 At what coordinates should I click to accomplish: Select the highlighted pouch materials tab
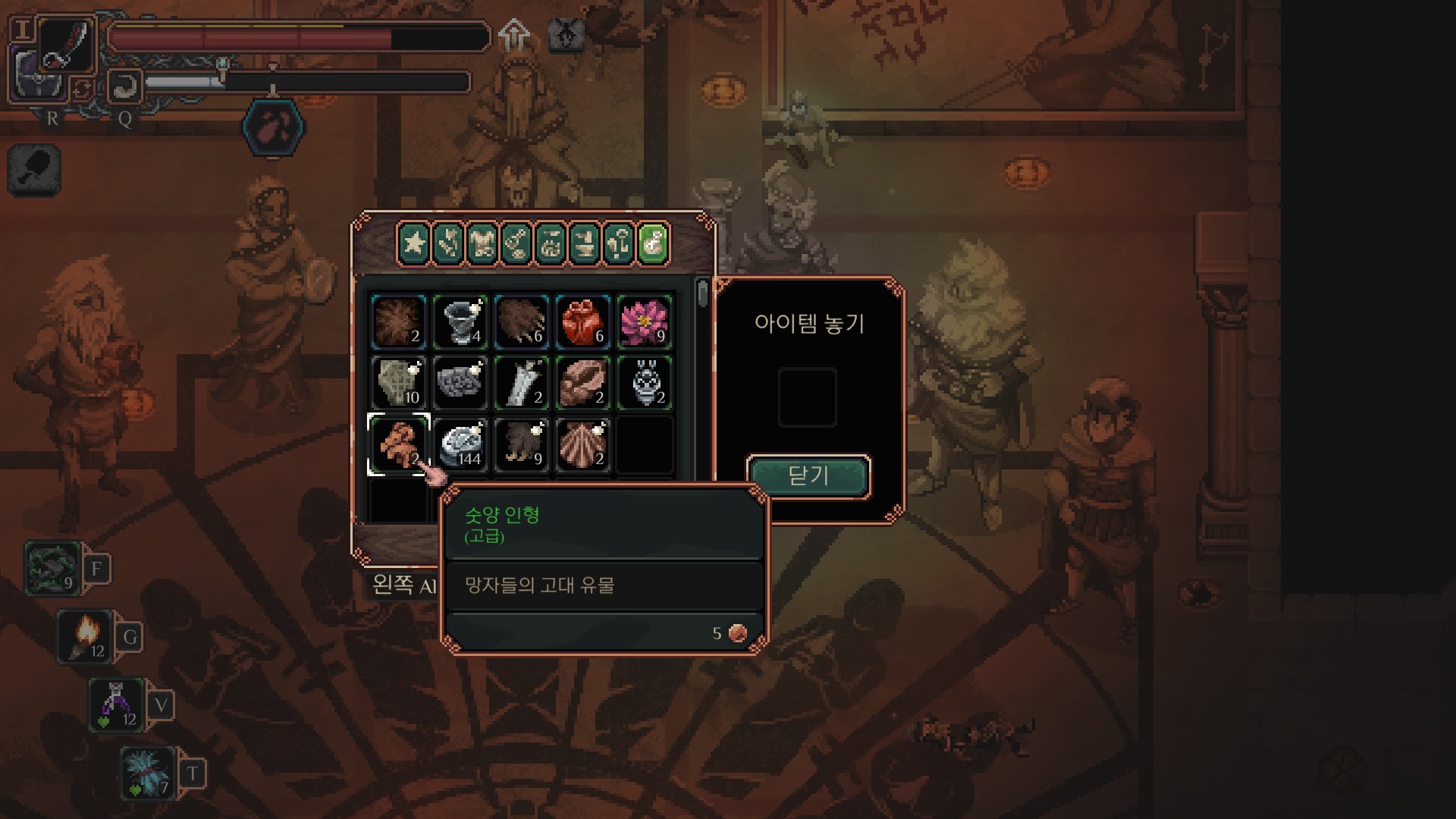click(654, 243)
